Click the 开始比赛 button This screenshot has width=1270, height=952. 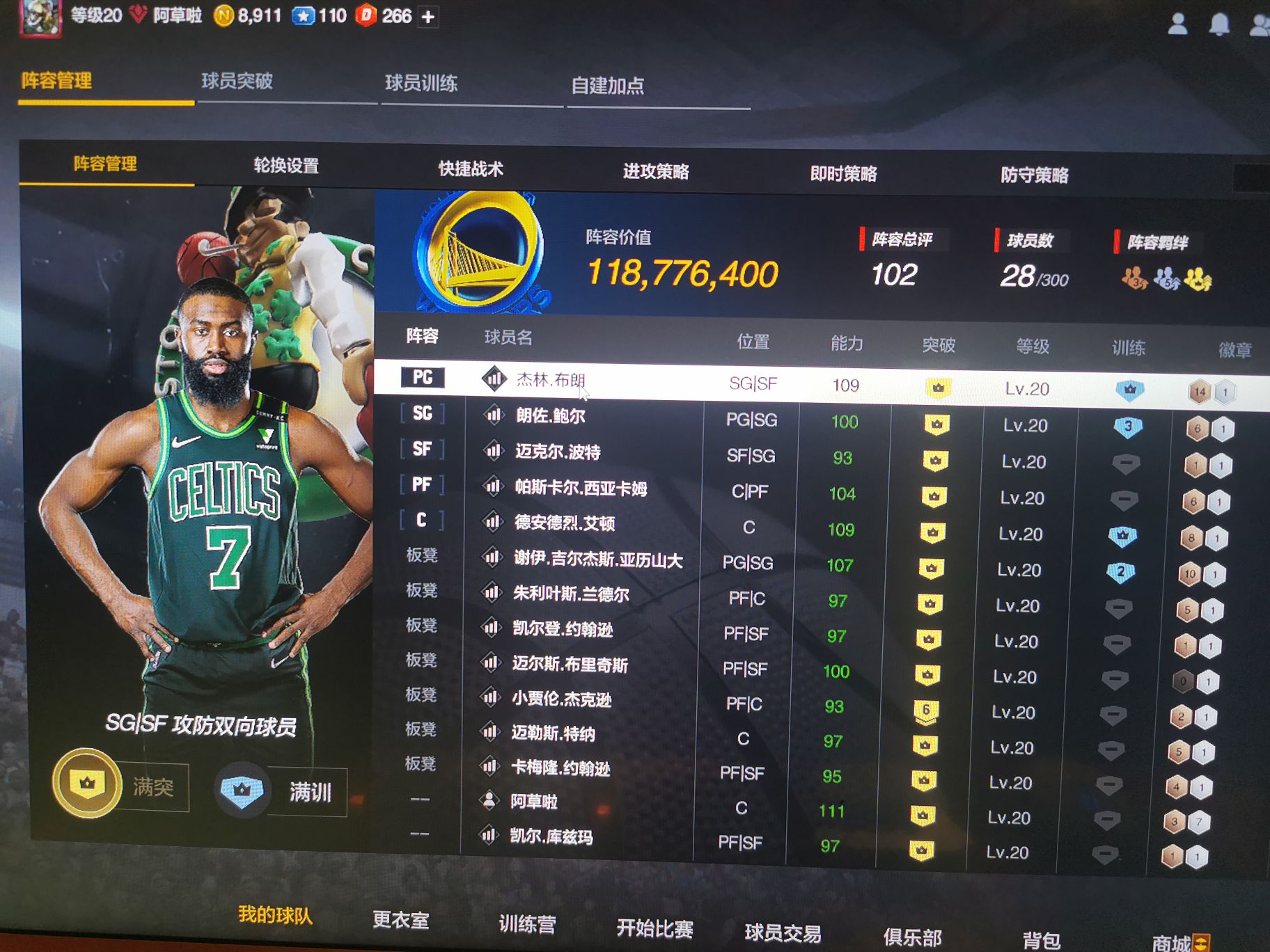[655, 930]
